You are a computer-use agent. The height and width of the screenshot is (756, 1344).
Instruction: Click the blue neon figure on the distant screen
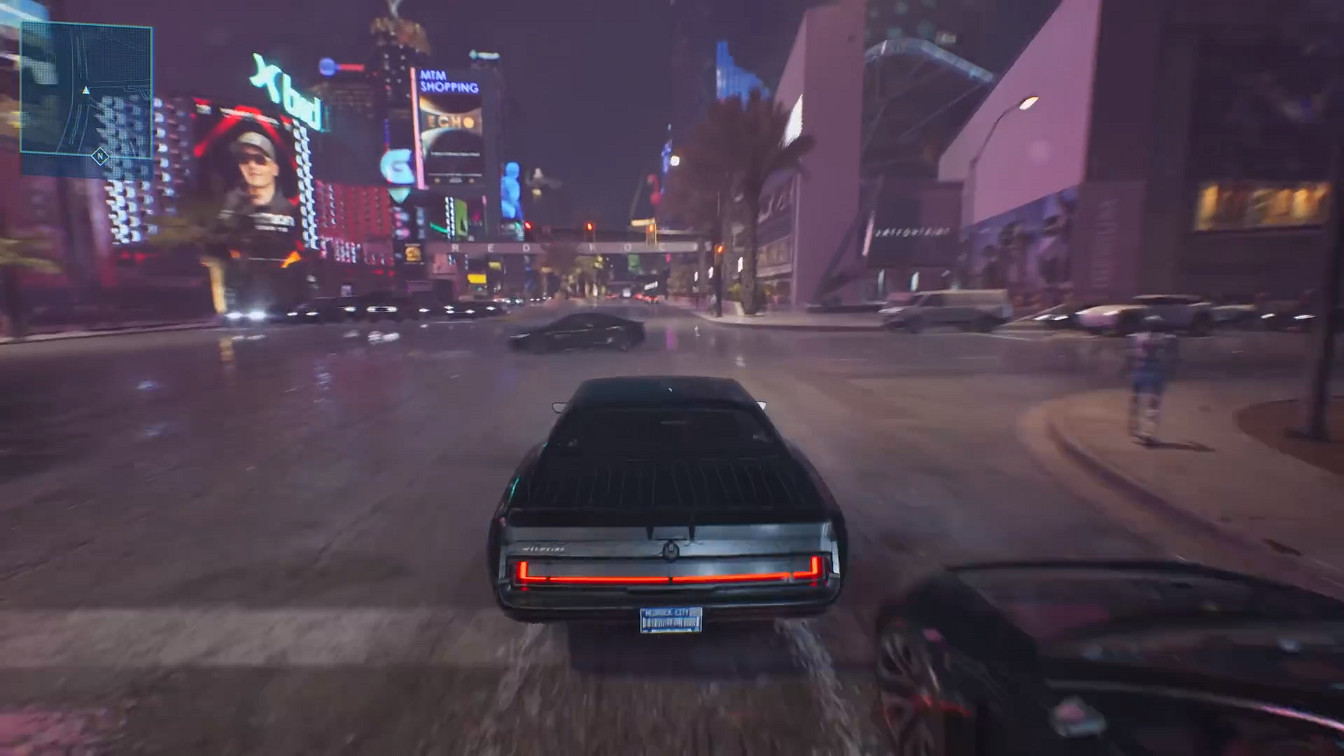pos(511,190)
